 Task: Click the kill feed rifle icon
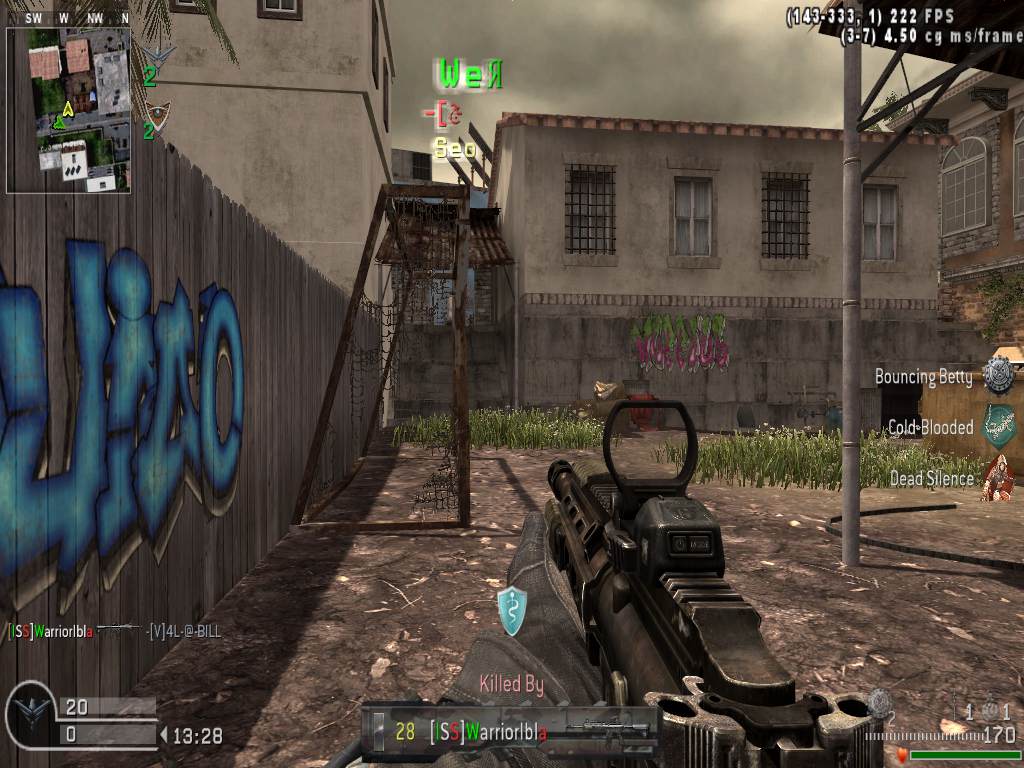121,630
